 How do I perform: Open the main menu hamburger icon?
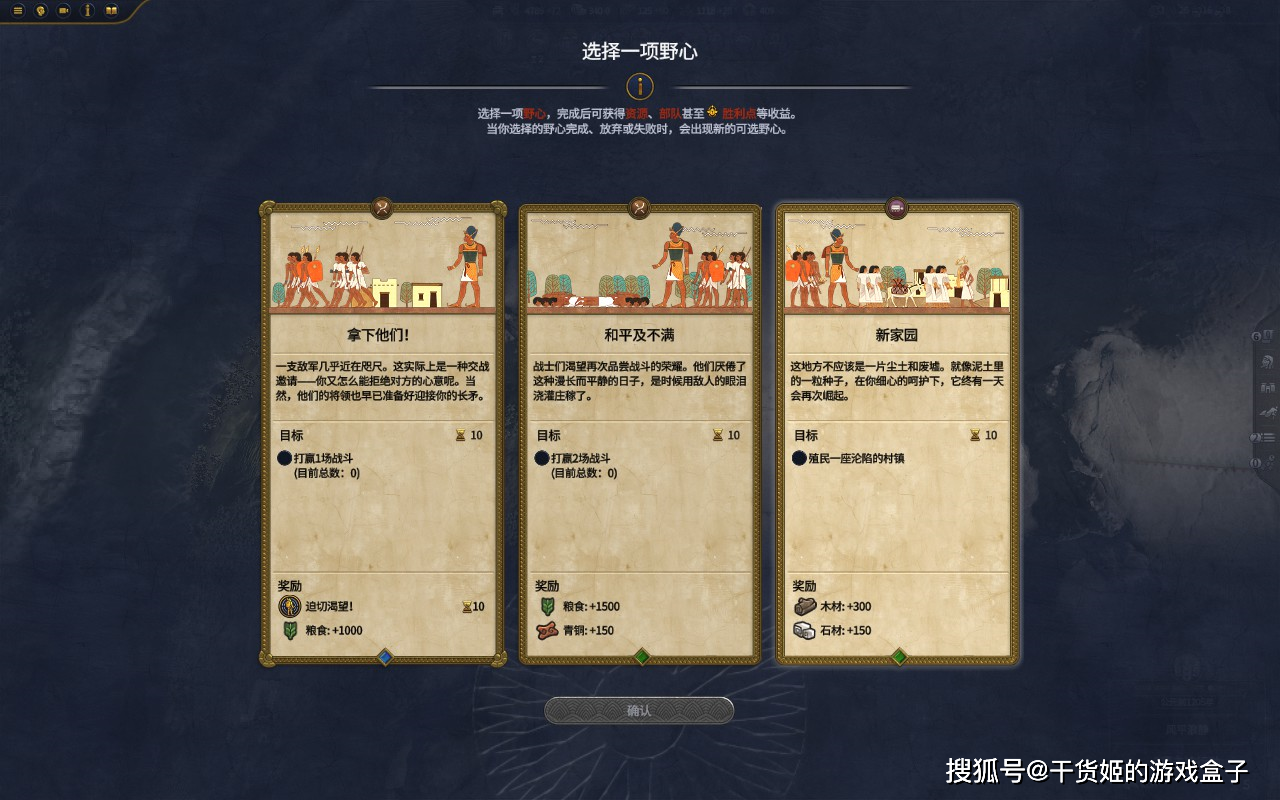[x=17, y=11]
